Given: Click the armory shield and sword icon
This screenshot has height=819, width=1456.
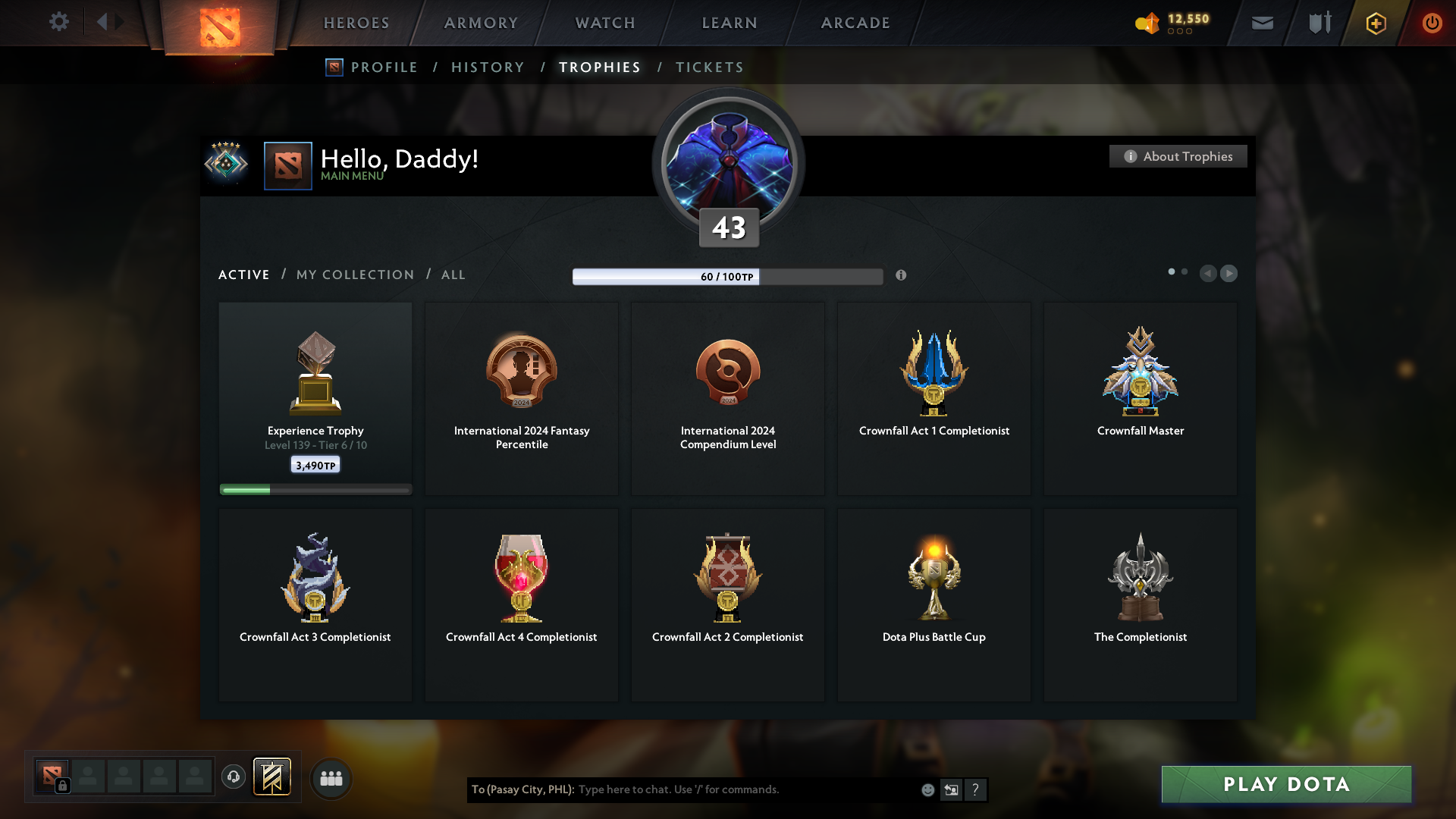Looking at the screenshot, I should click(1318, 23).
